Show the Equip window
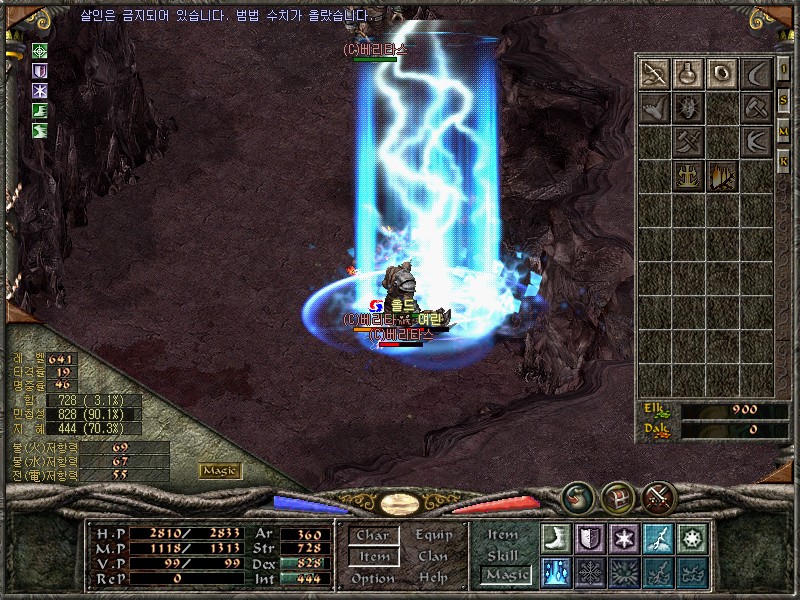Screen dimensions: 800x600 (433, 535)
